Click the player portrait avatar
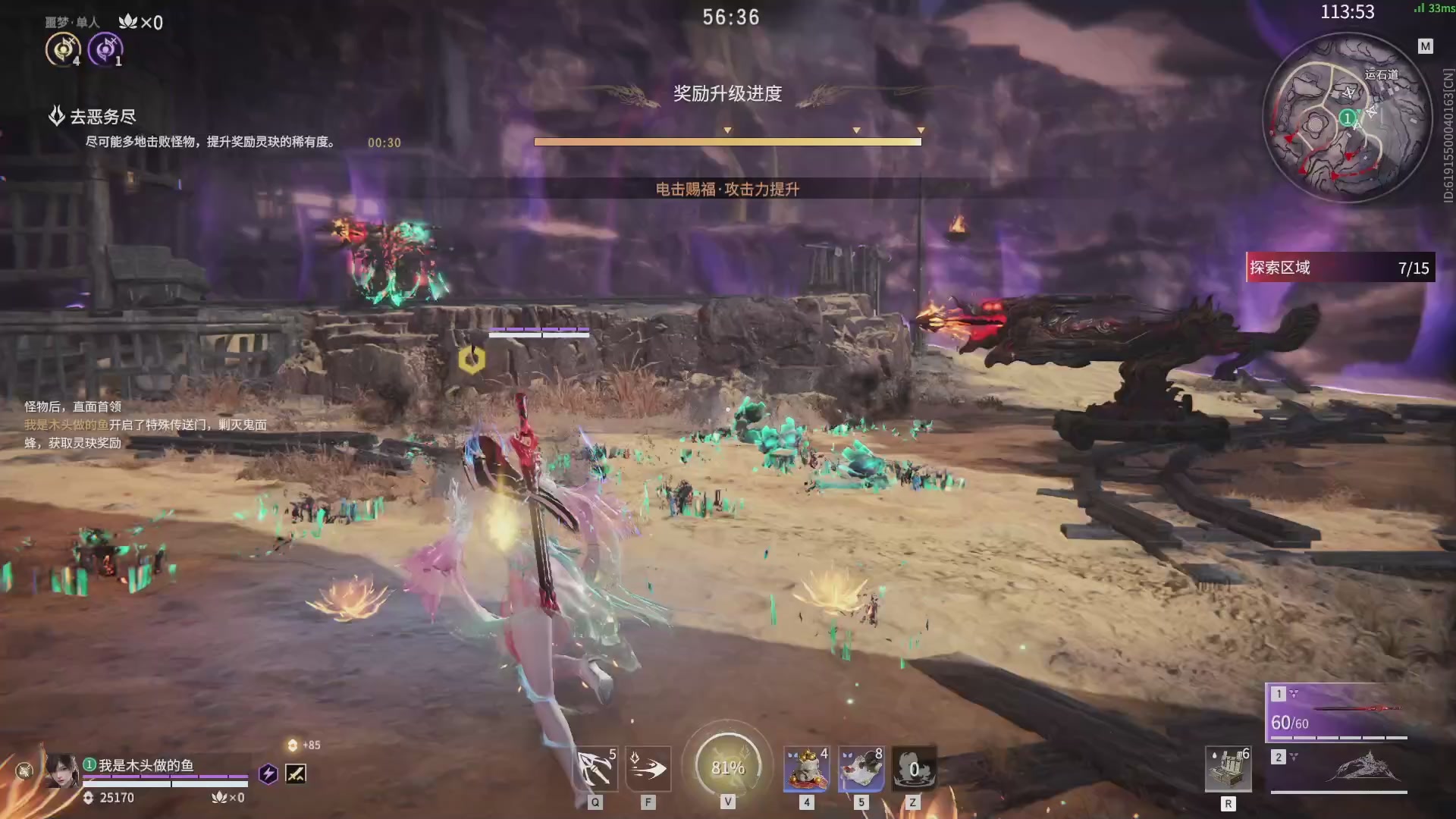Image resolution: width=1456 pixels, height=819 pixels. click(x=61, y=771)
